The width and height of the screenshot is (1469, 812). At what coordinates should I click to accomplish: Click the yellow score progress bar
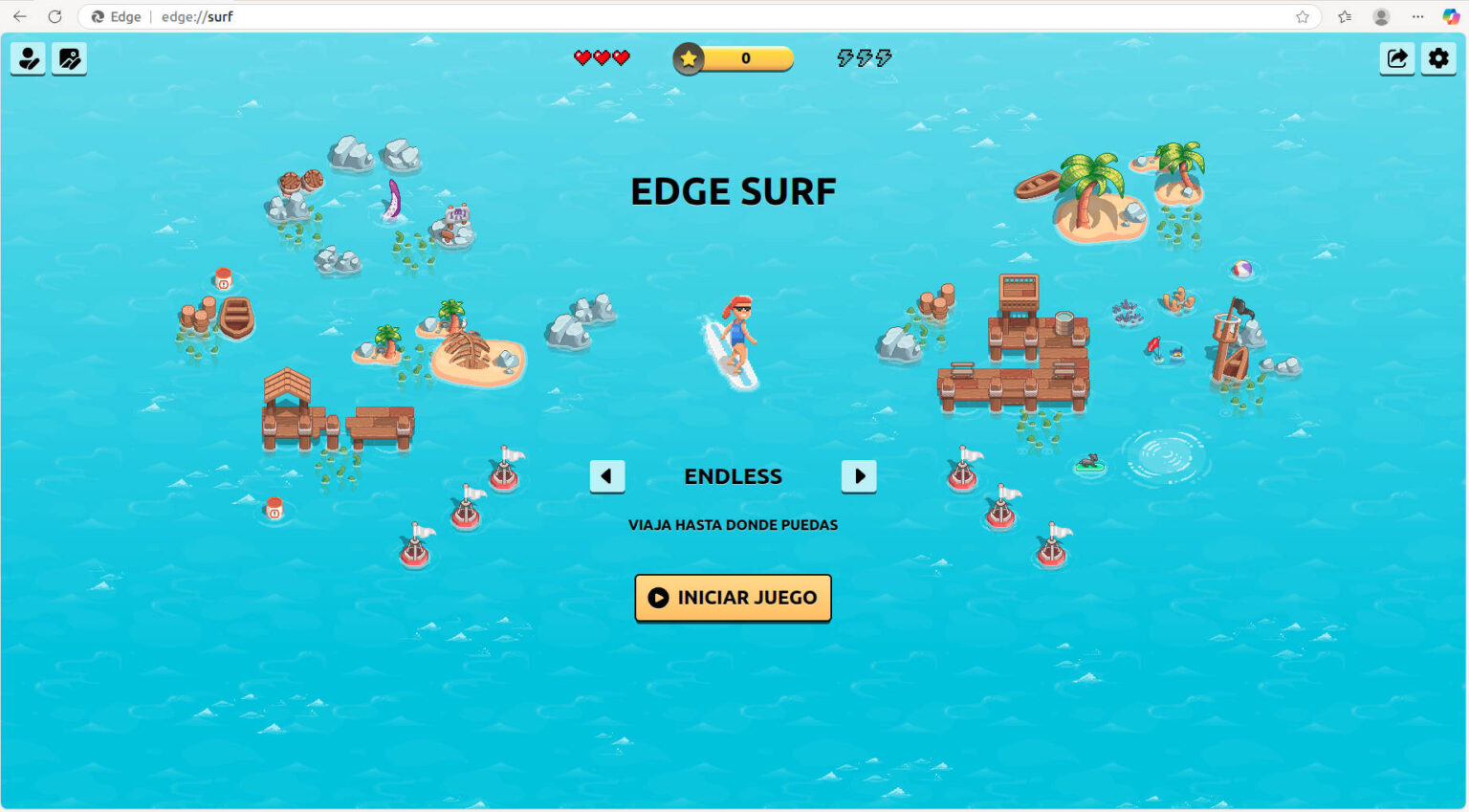tap(746, 58)
